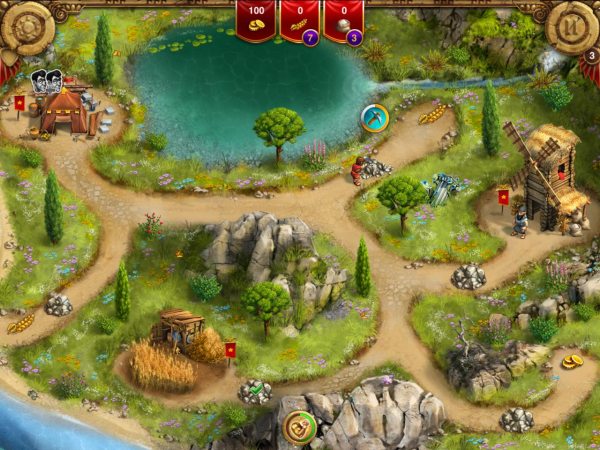Open the round gear menu medallion
This screenshot has width=600, height=450.
point(26,28)
